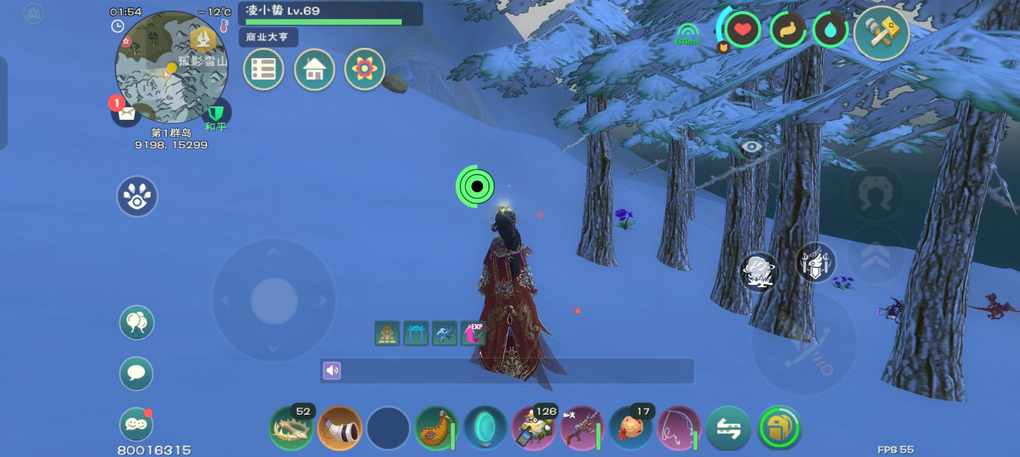
Task: Select the thorn crown hotbar slot
Action: [x=291, y=429]
